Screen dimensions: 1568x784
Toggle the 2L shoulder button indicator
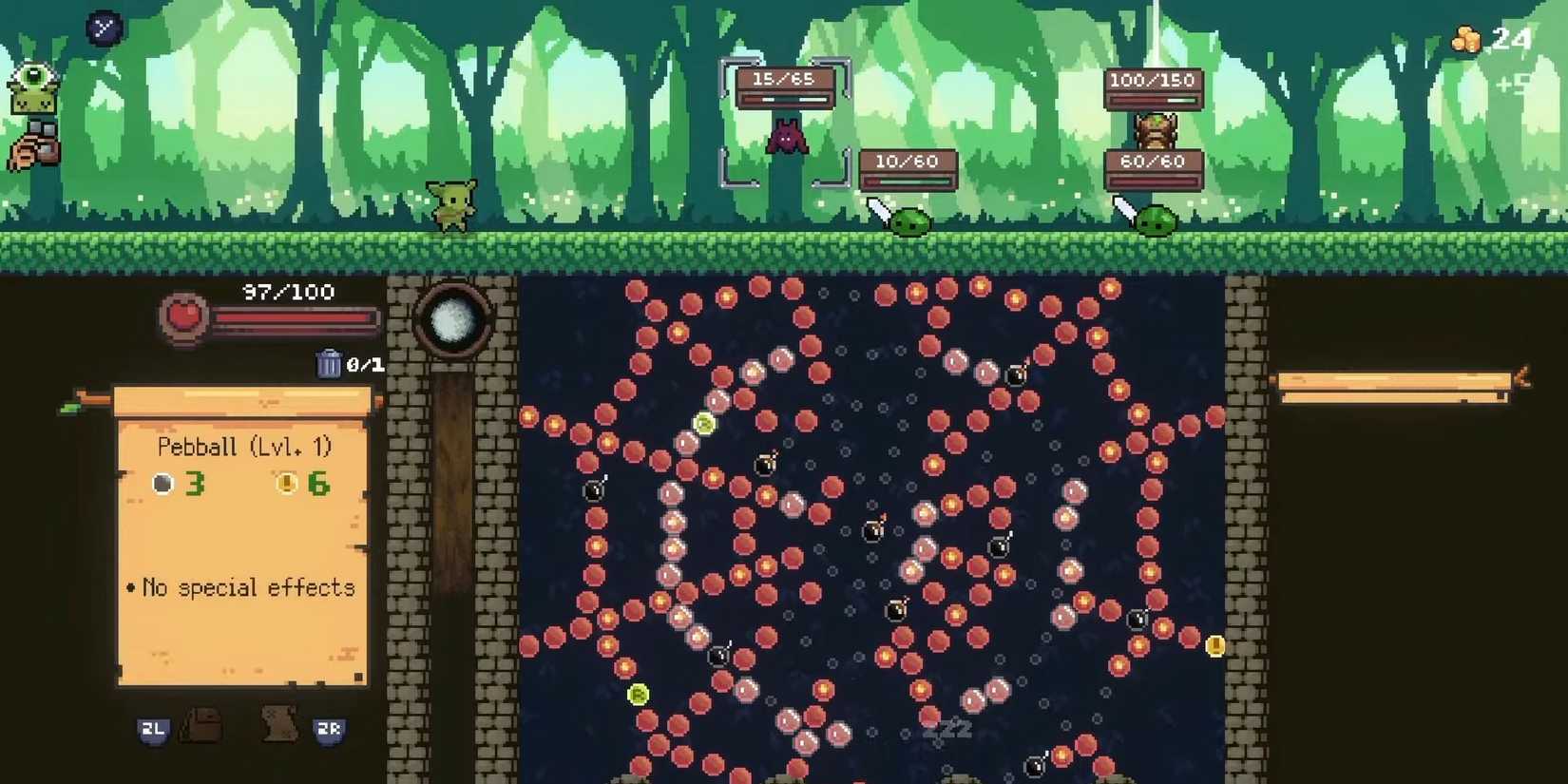(154, 731)
